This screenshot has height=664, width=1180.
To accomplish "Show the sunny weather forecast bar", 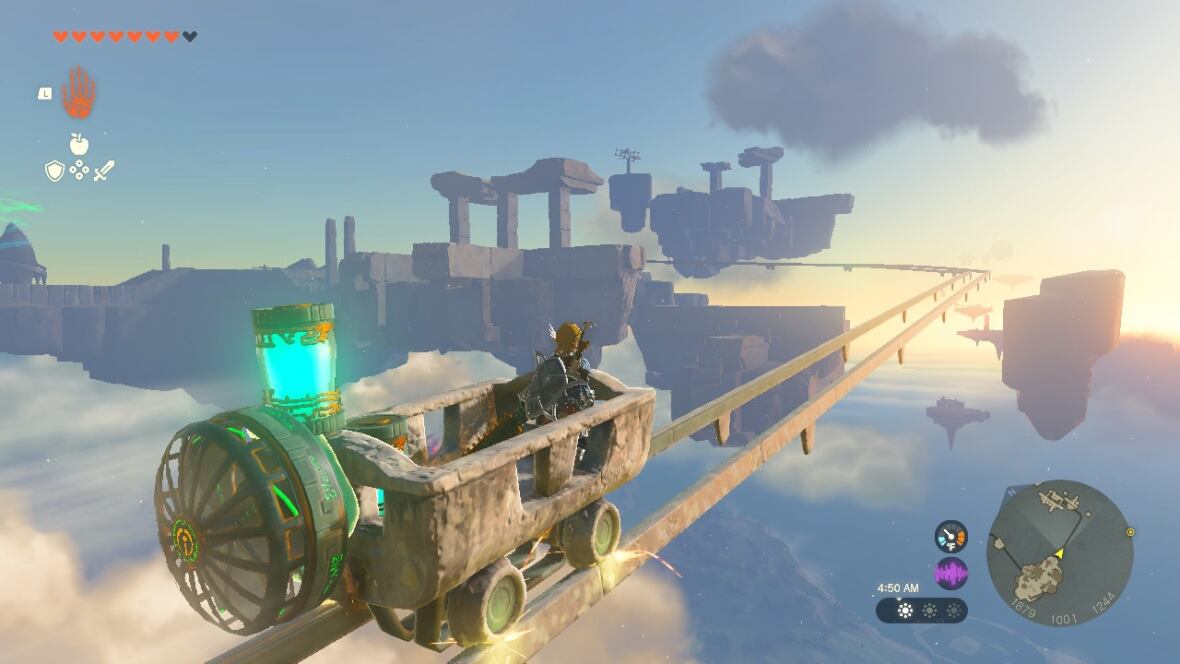I will (x=921, y=610).
